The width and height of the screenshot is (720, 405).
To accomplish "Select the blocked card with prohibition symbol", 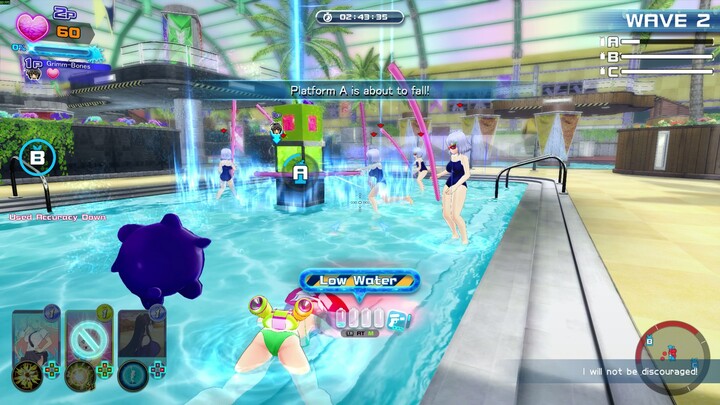I will (87, 338).
